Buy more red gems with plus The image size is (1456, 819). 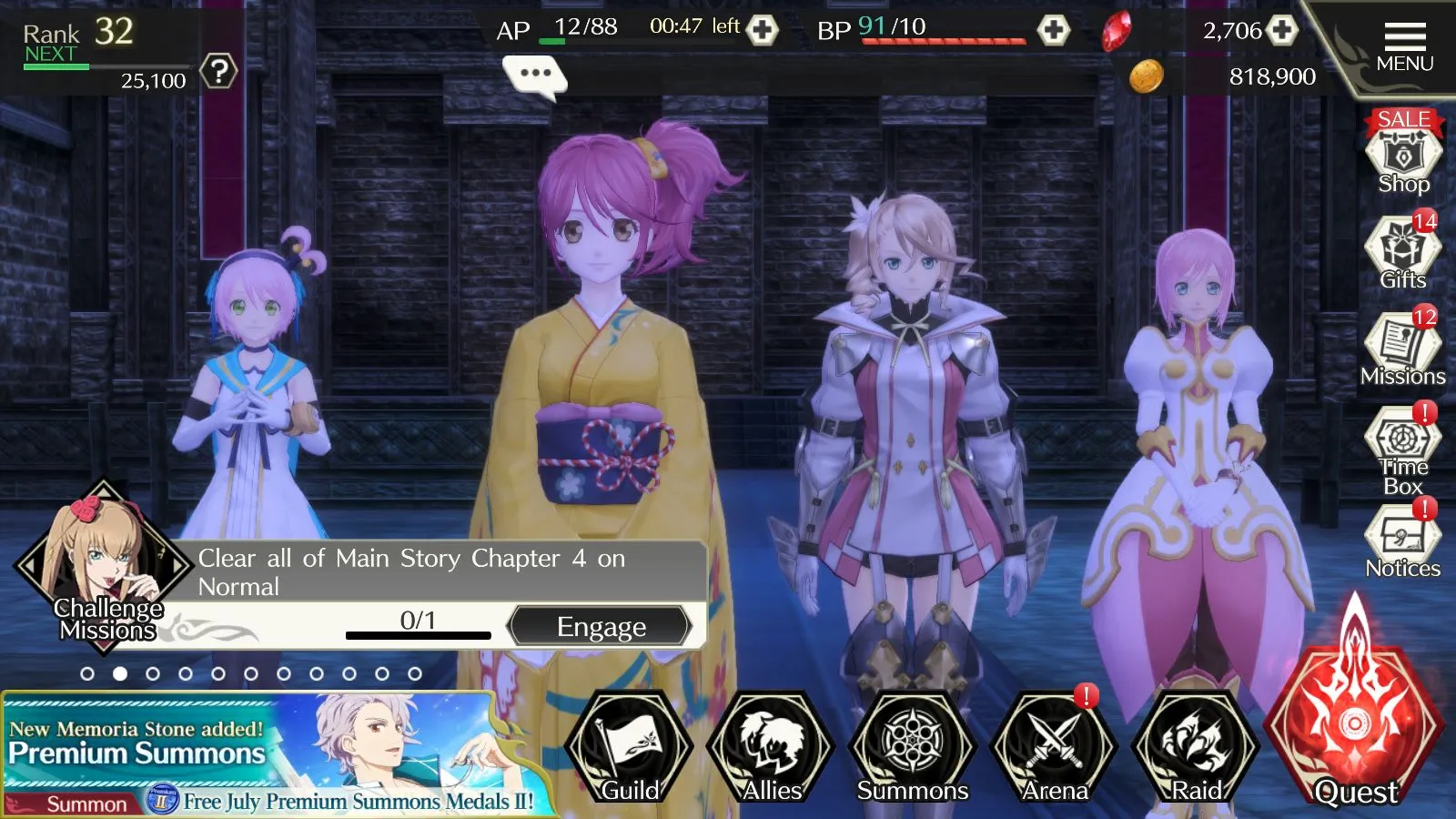point(1282,30)
